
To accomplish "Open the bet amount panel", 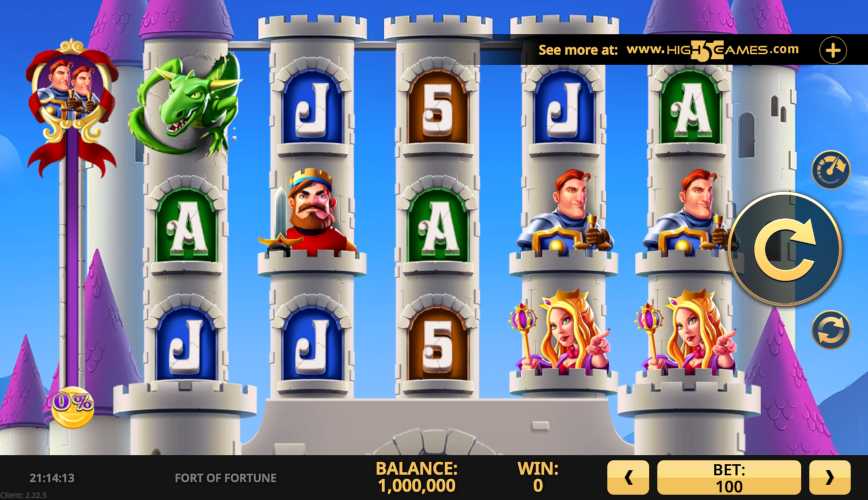I will click(x=728, y=477).
